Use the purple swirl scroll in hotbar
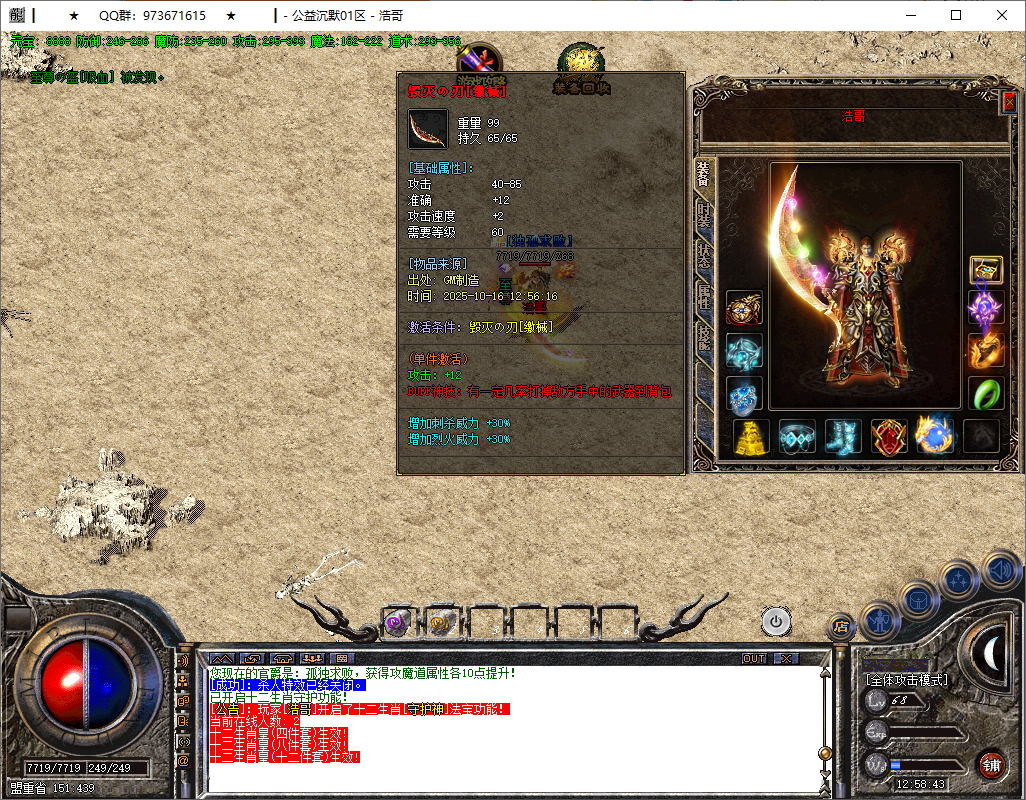Image resolution: width=1026 pixels, height=800 pixels. click(x=397, y=622)
